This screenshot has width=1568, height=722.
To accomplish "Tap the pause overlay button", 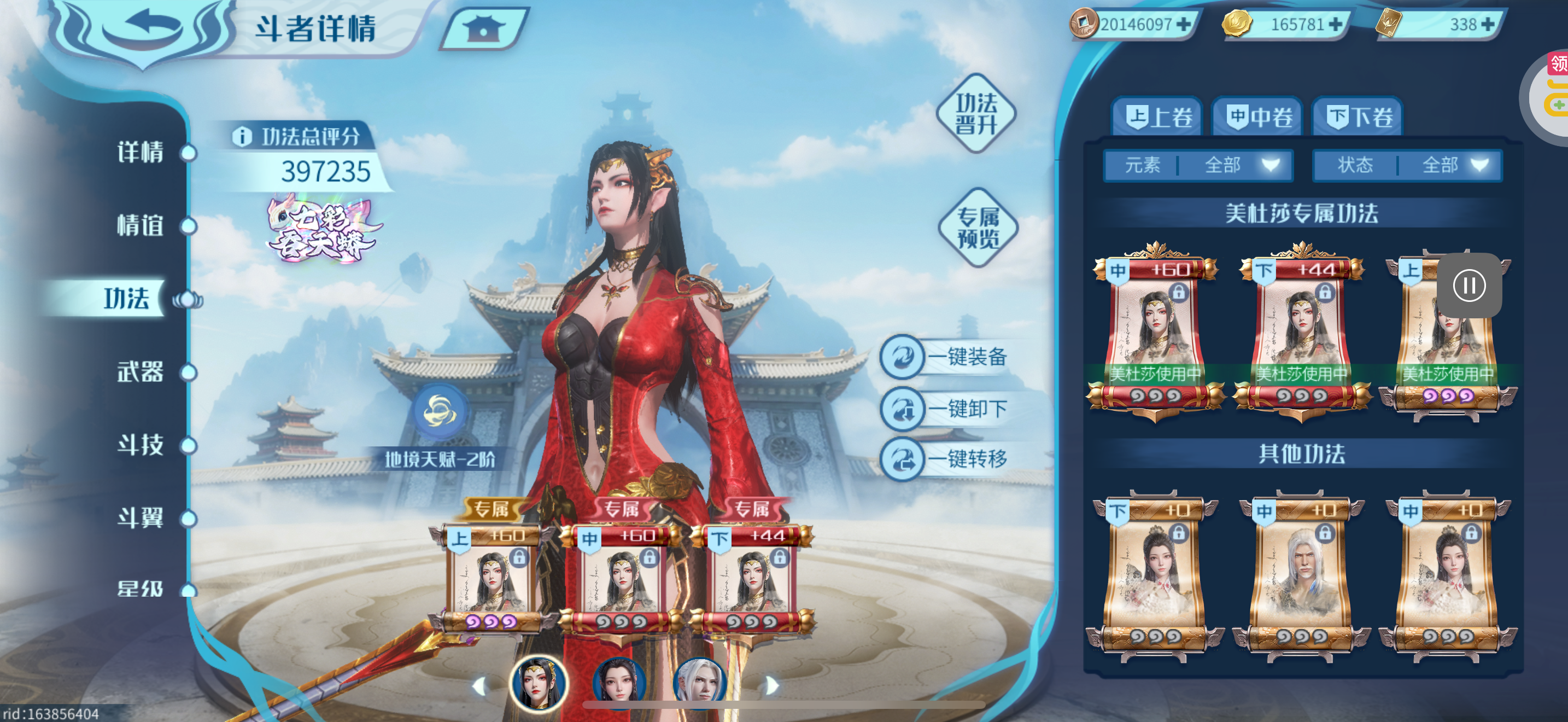I will click(x=1469, y=286).
